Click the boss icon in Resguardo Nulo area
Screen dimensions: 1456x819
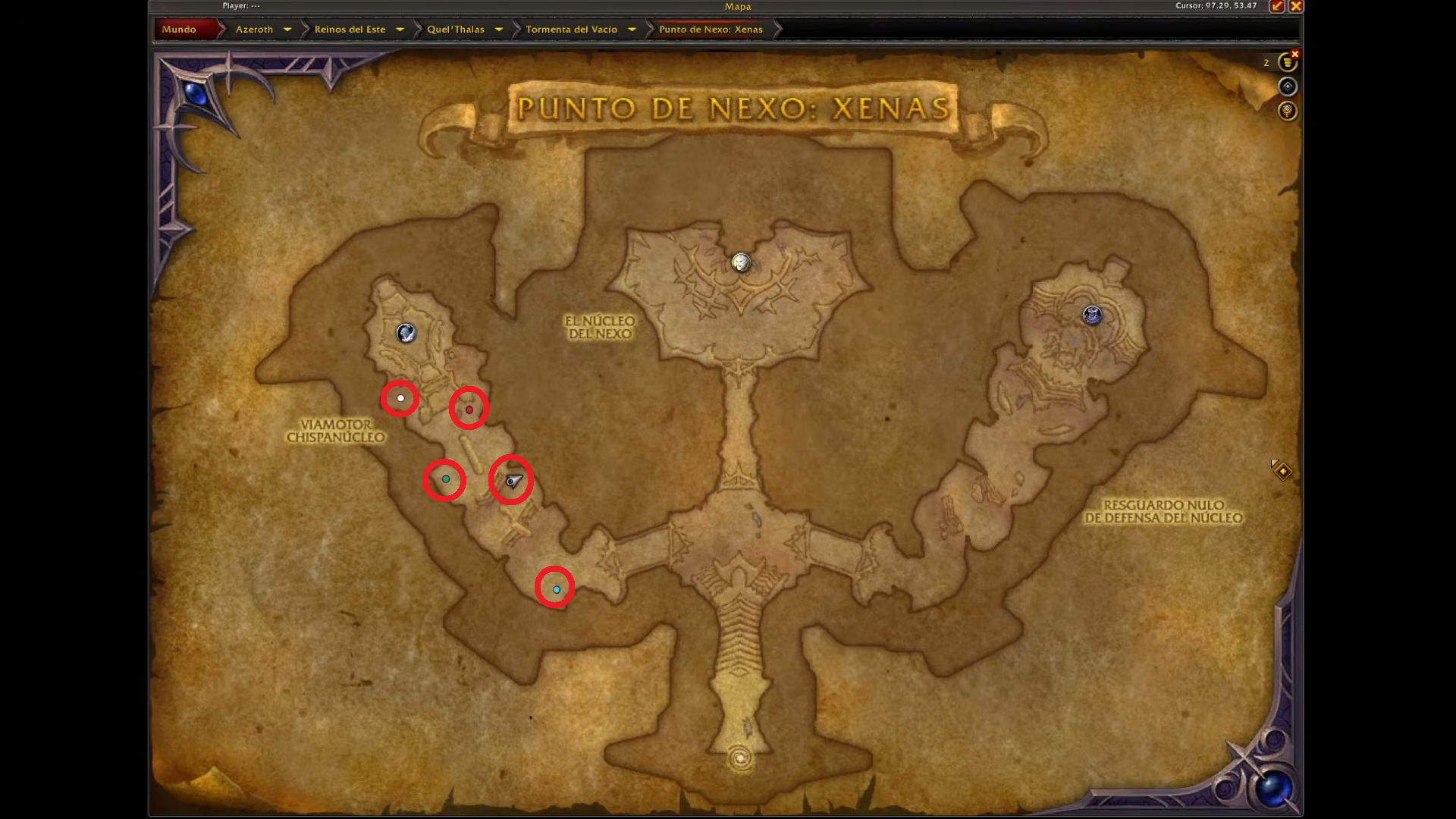click(1092, 315)
